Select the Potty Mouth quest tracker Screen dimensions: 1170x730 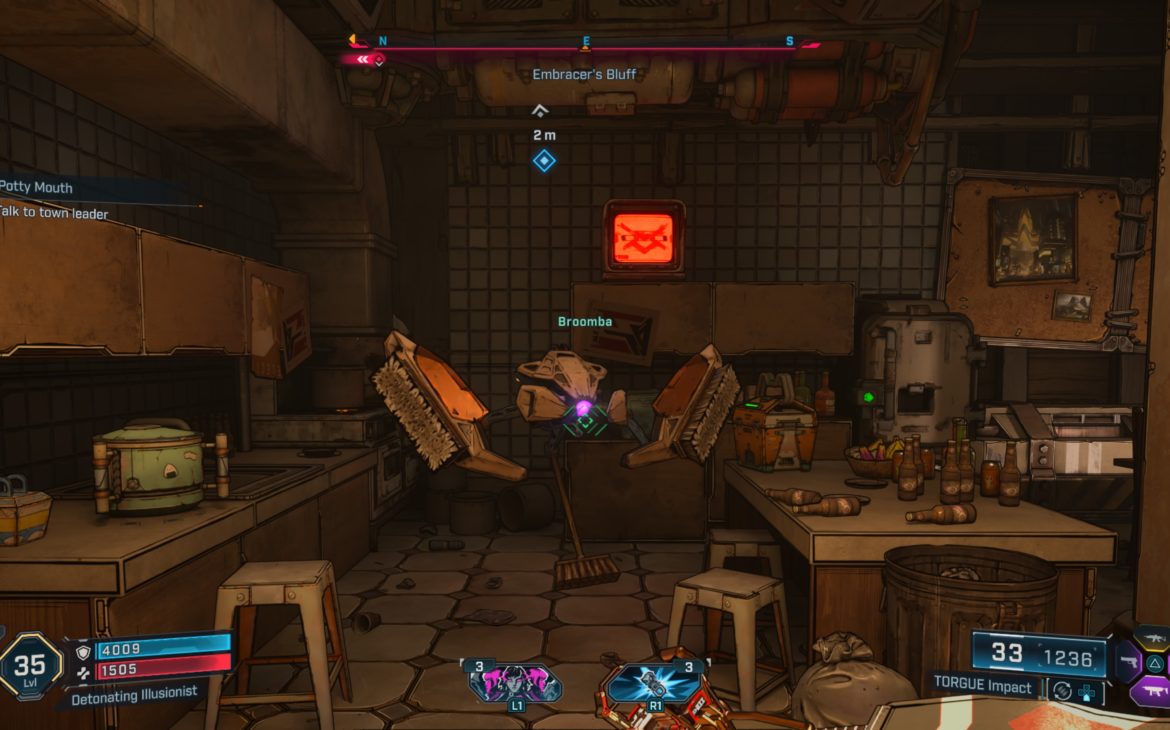pyautogui.click(x=40, y=188)
